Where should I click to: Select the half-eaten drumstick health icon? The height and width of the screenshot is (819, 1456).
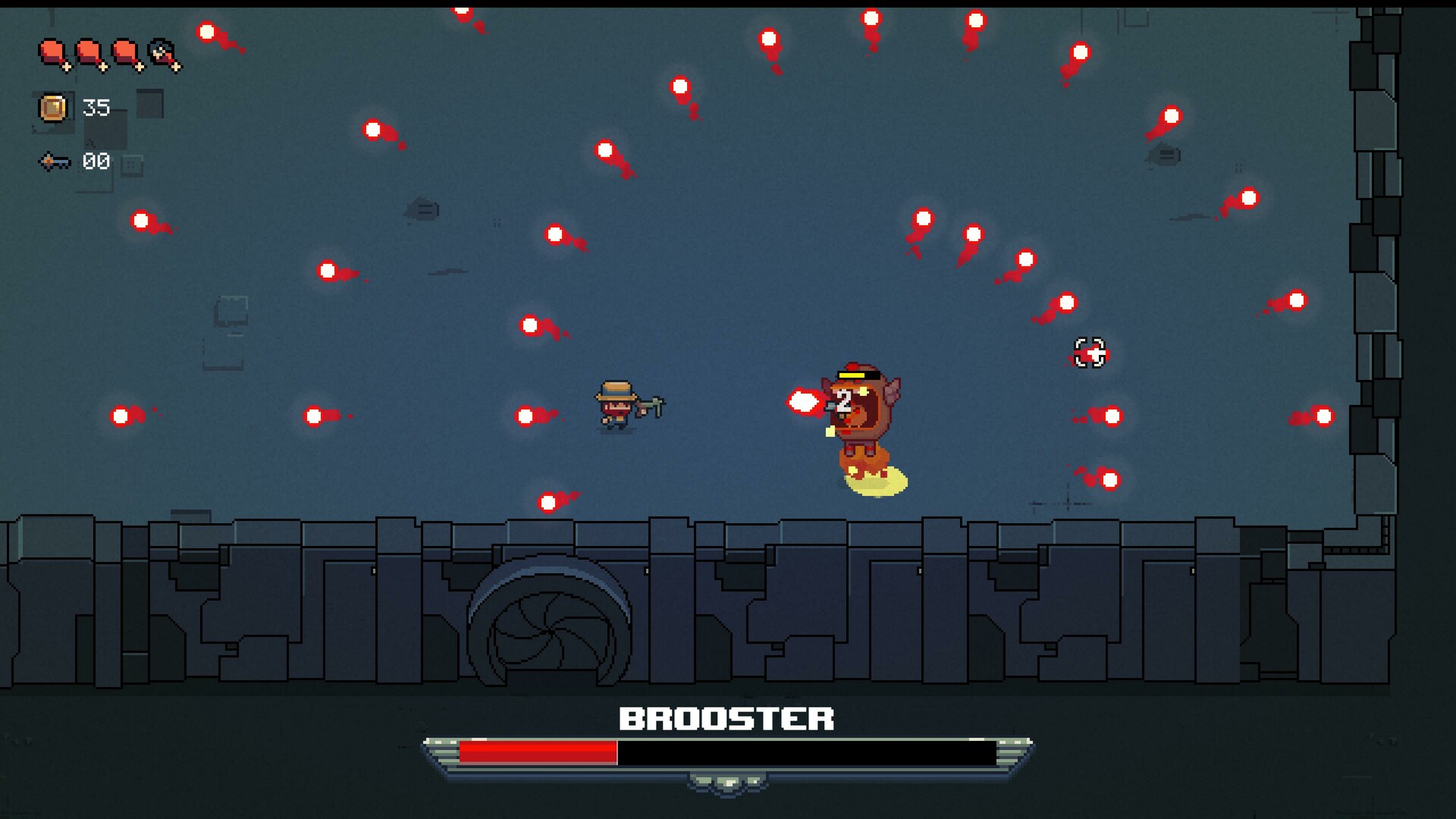161,55
